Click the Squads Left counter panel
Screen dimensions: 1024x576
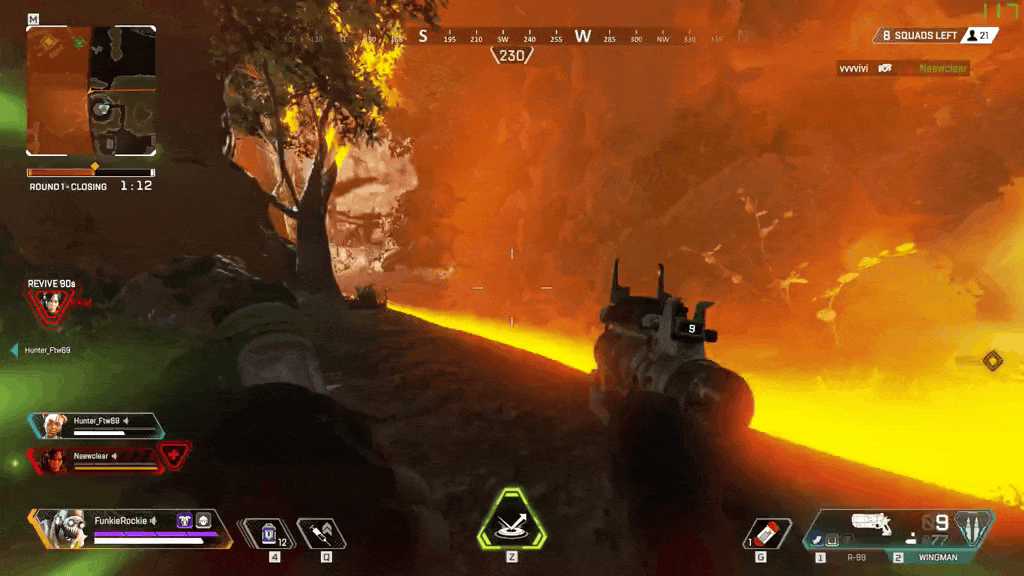point(935,35)
